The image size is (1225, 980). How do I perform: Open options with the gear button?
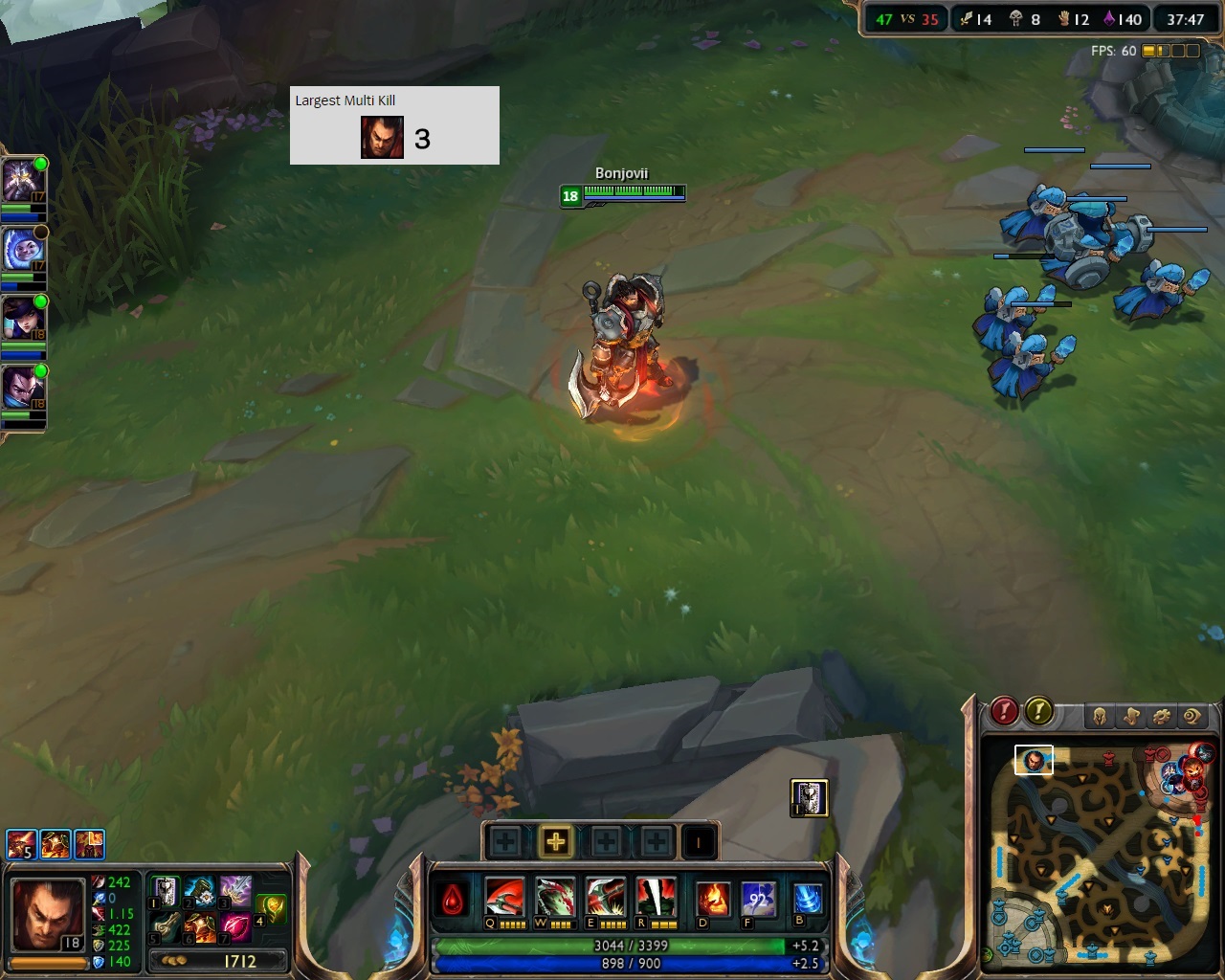1162,716
